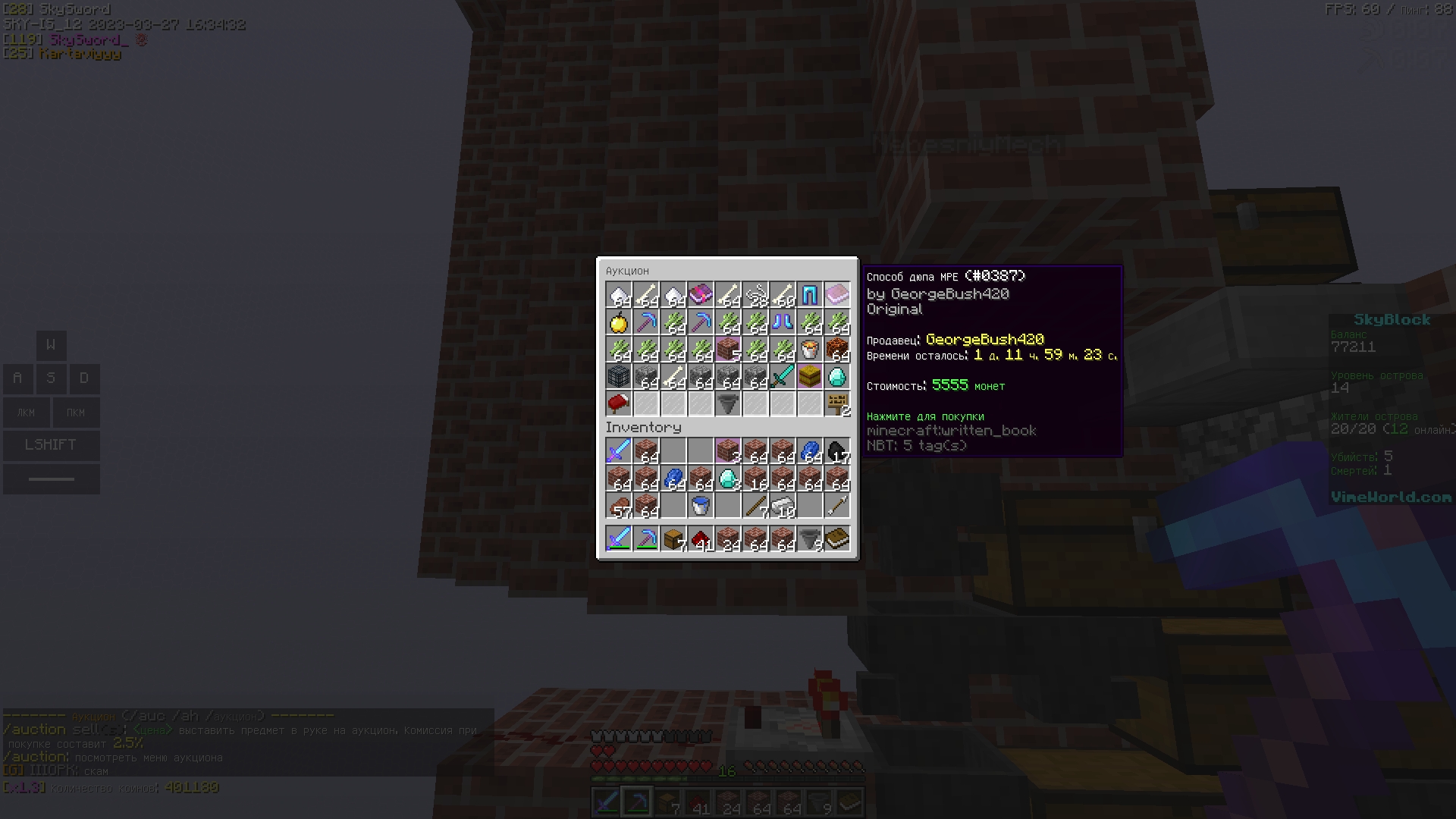Click the Нажмите для покупки purchase text
This screenshot has width=1456, height=819.
point(925,416)
